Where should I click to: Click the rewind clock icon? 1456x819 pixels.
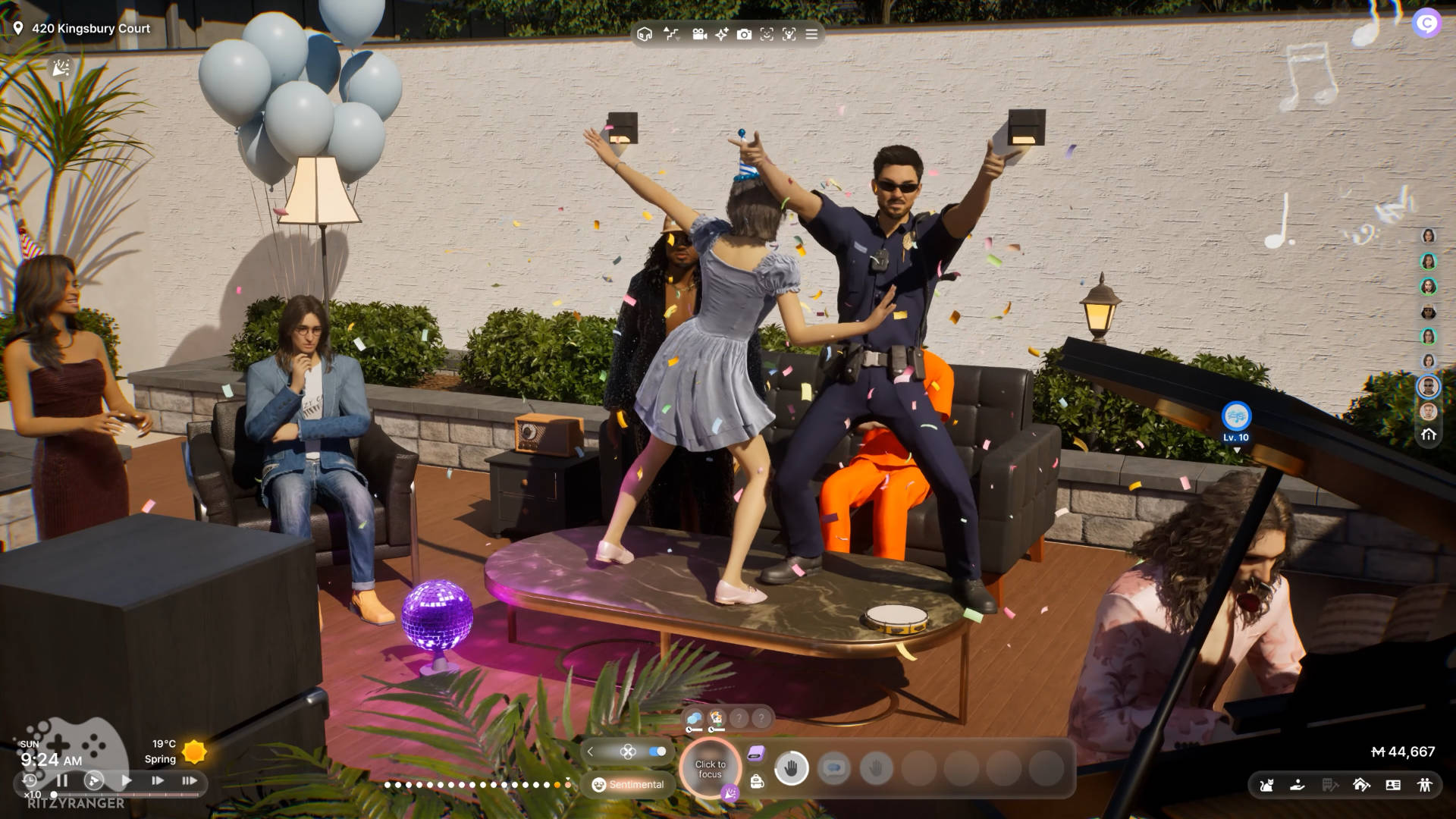pos(30,780)
